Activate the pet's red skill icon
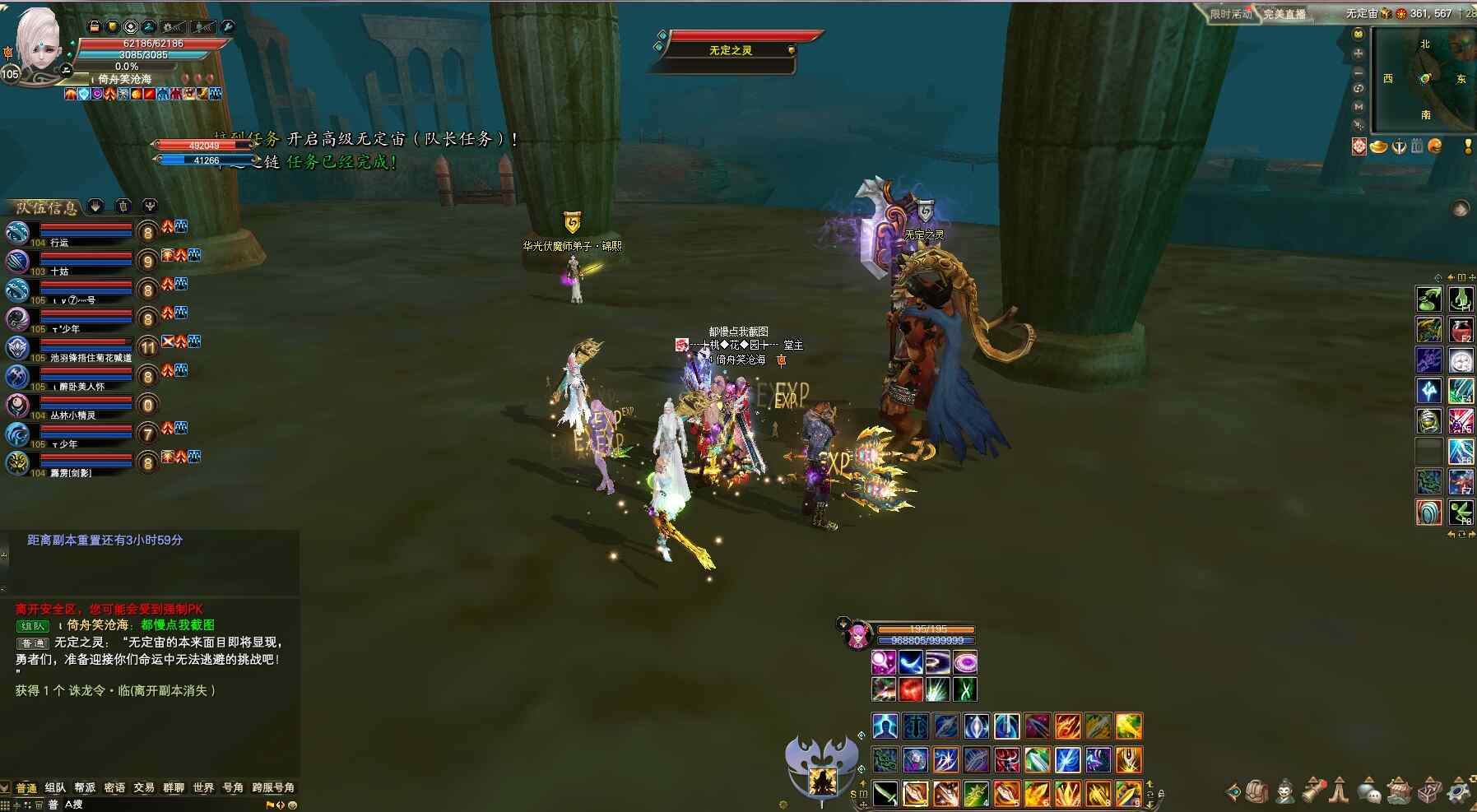The image size is (1477, 812). (910, 689)
